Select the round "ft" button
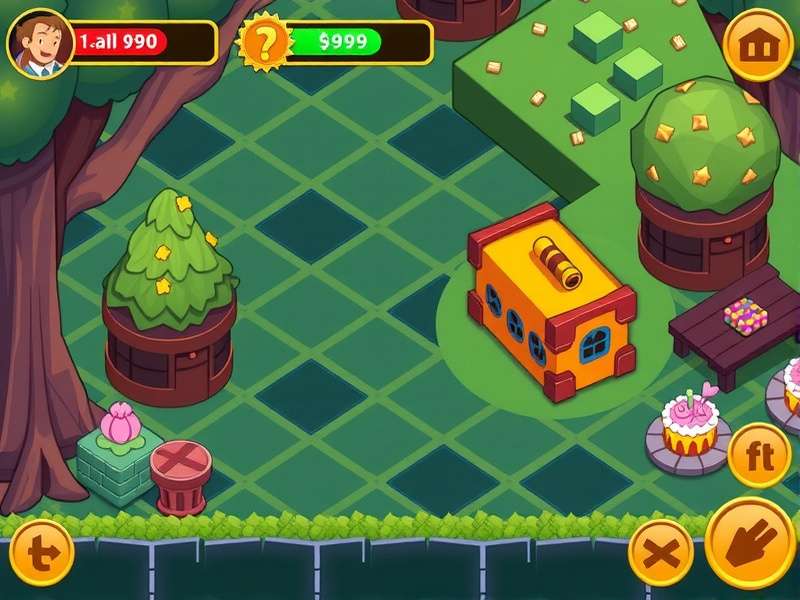Screen dimensions: 800x600 pos(759,455)
